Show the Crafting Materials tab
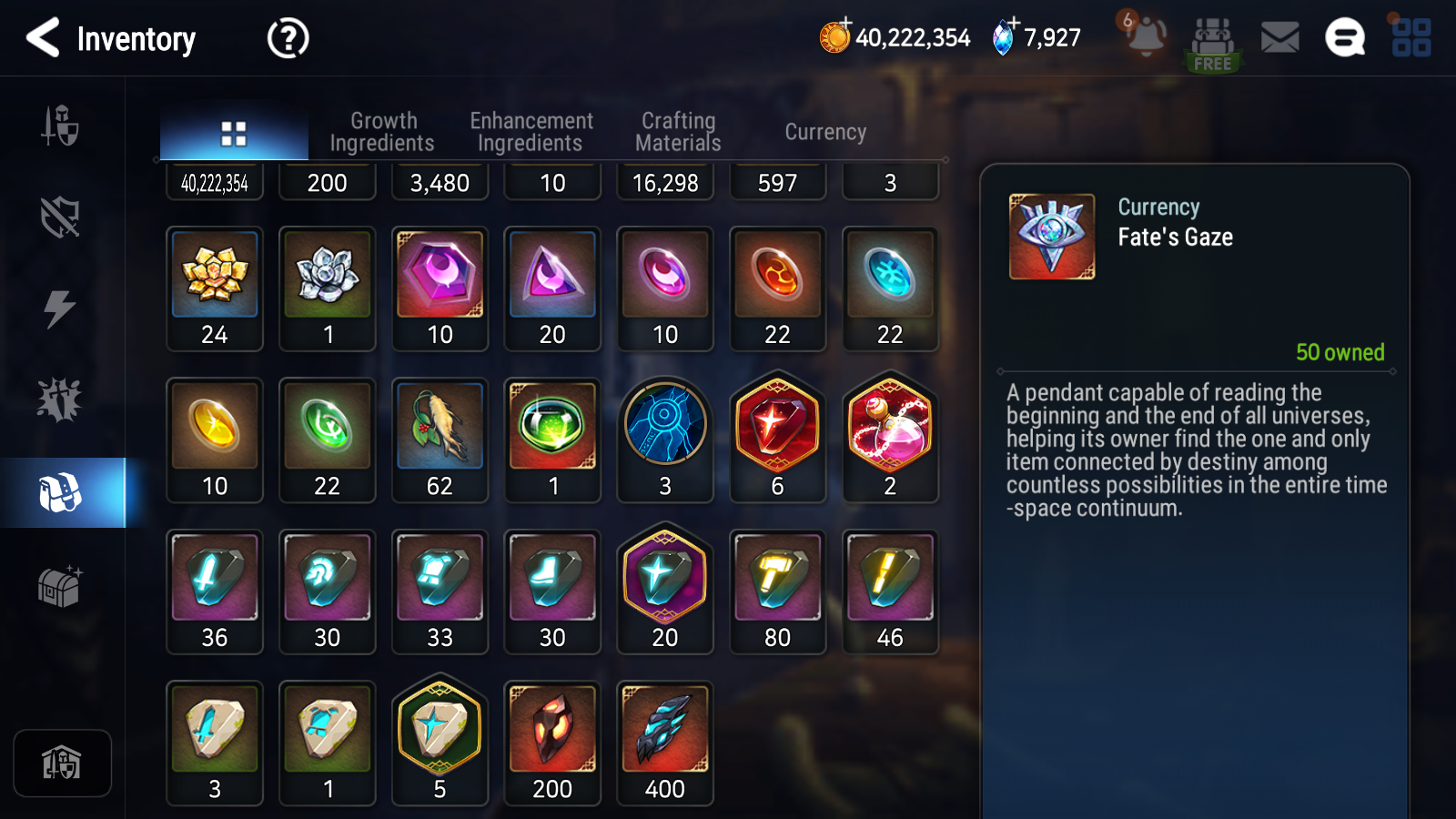 tap(678, 132)
